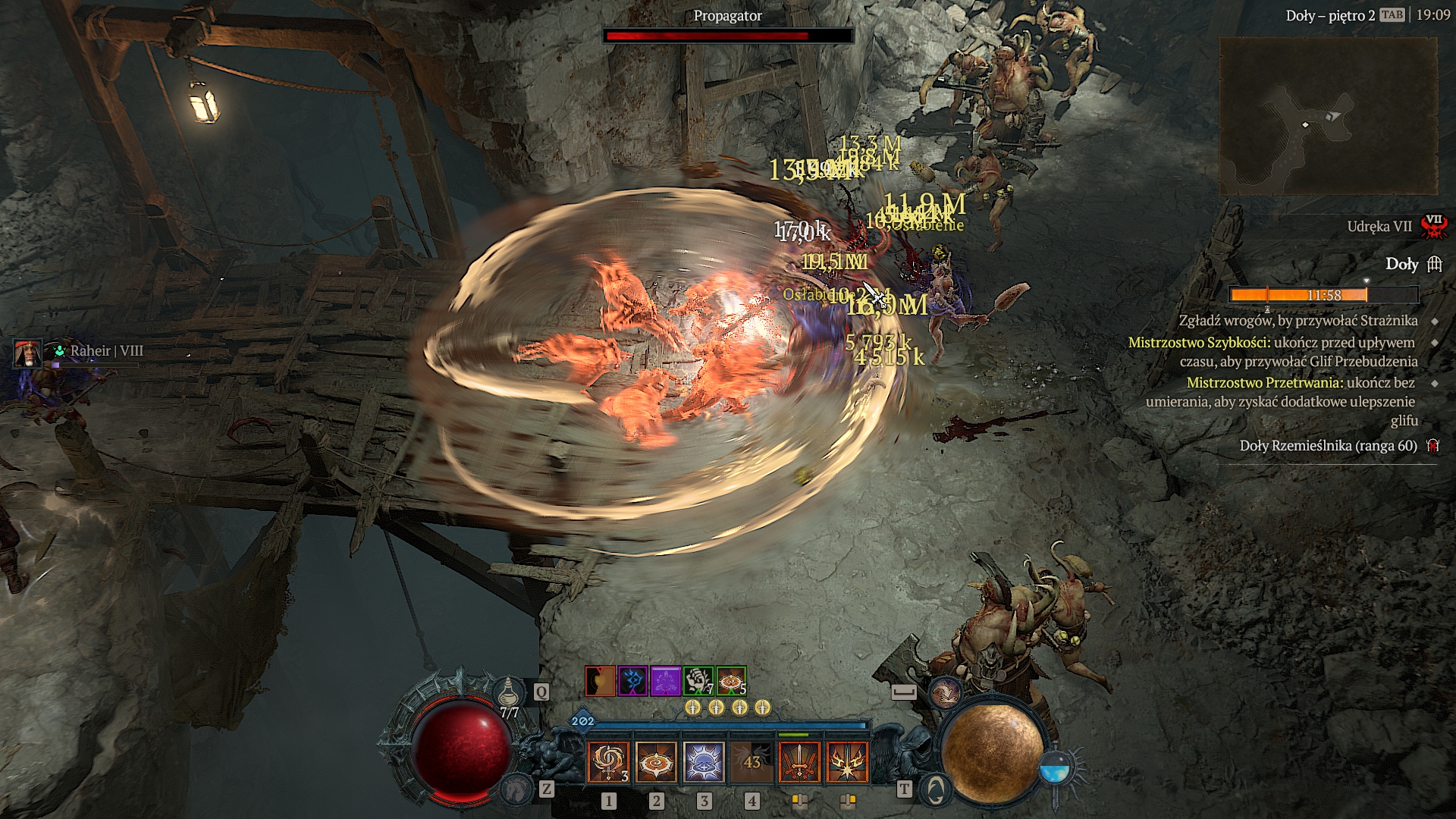
Task: Select the winged skill on 43 cooldown
Action: pyautogui.click(x=752, y=761)
